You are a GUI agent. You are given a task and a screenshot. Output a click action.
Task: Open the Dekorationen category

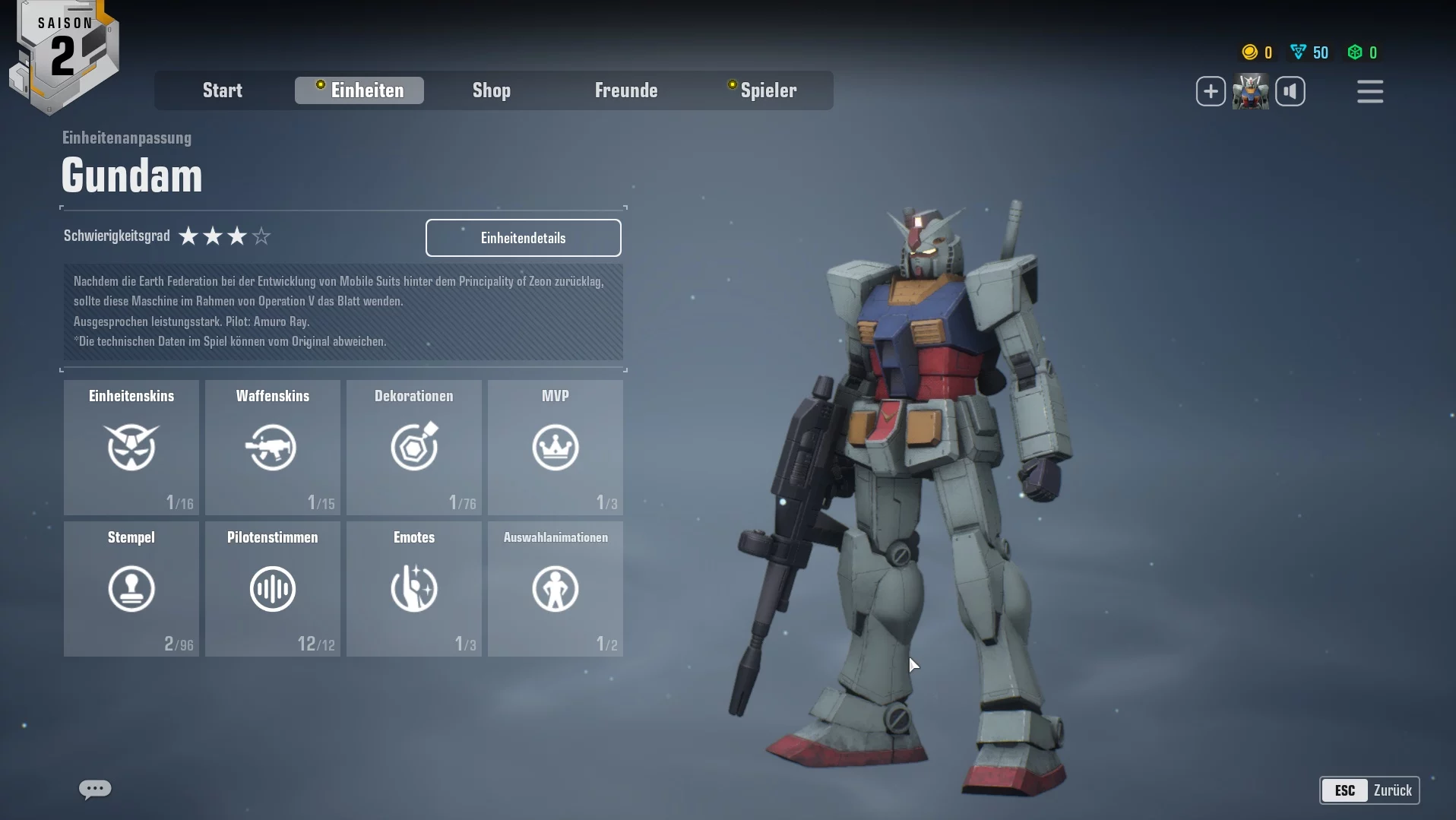(414, 448)
